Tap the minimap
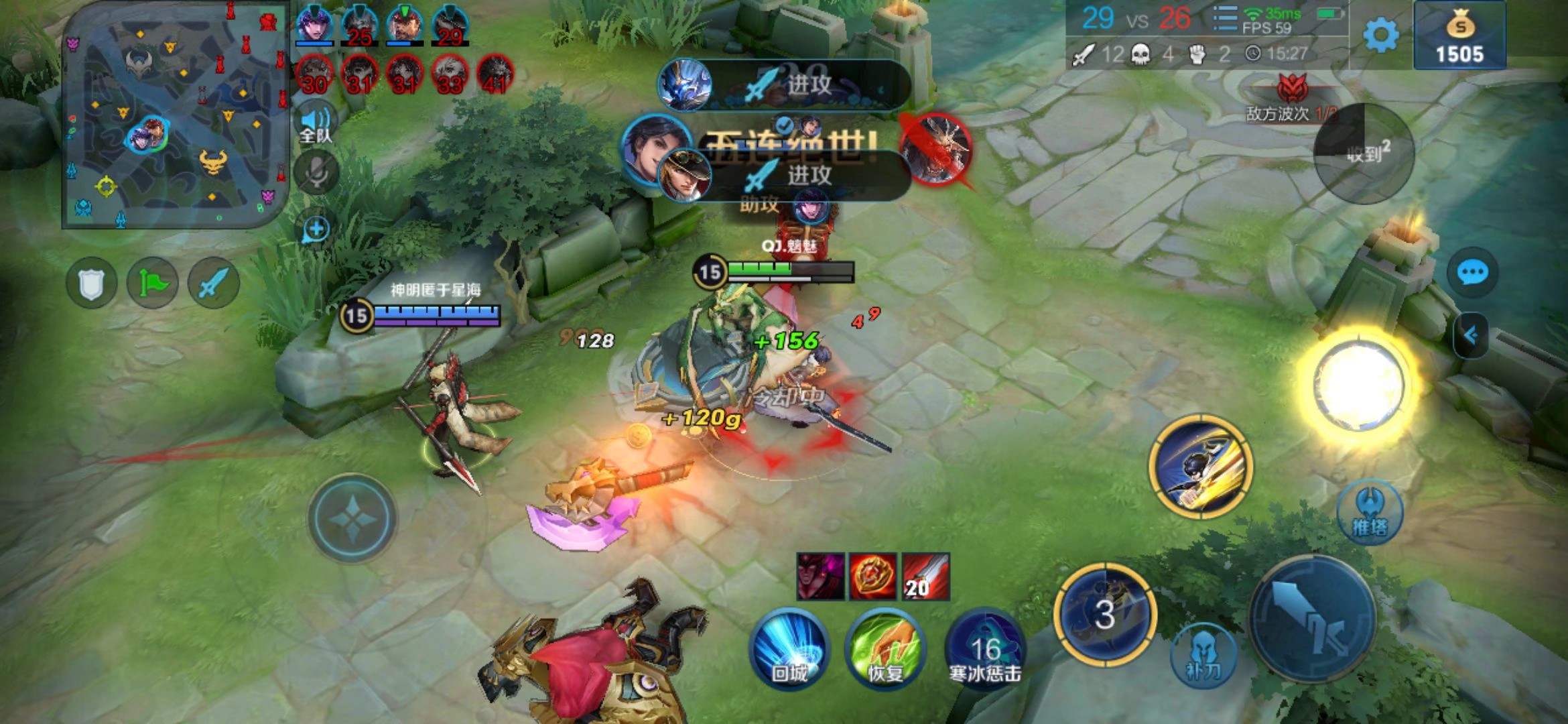1568x724 pixels. click(176, 115)
